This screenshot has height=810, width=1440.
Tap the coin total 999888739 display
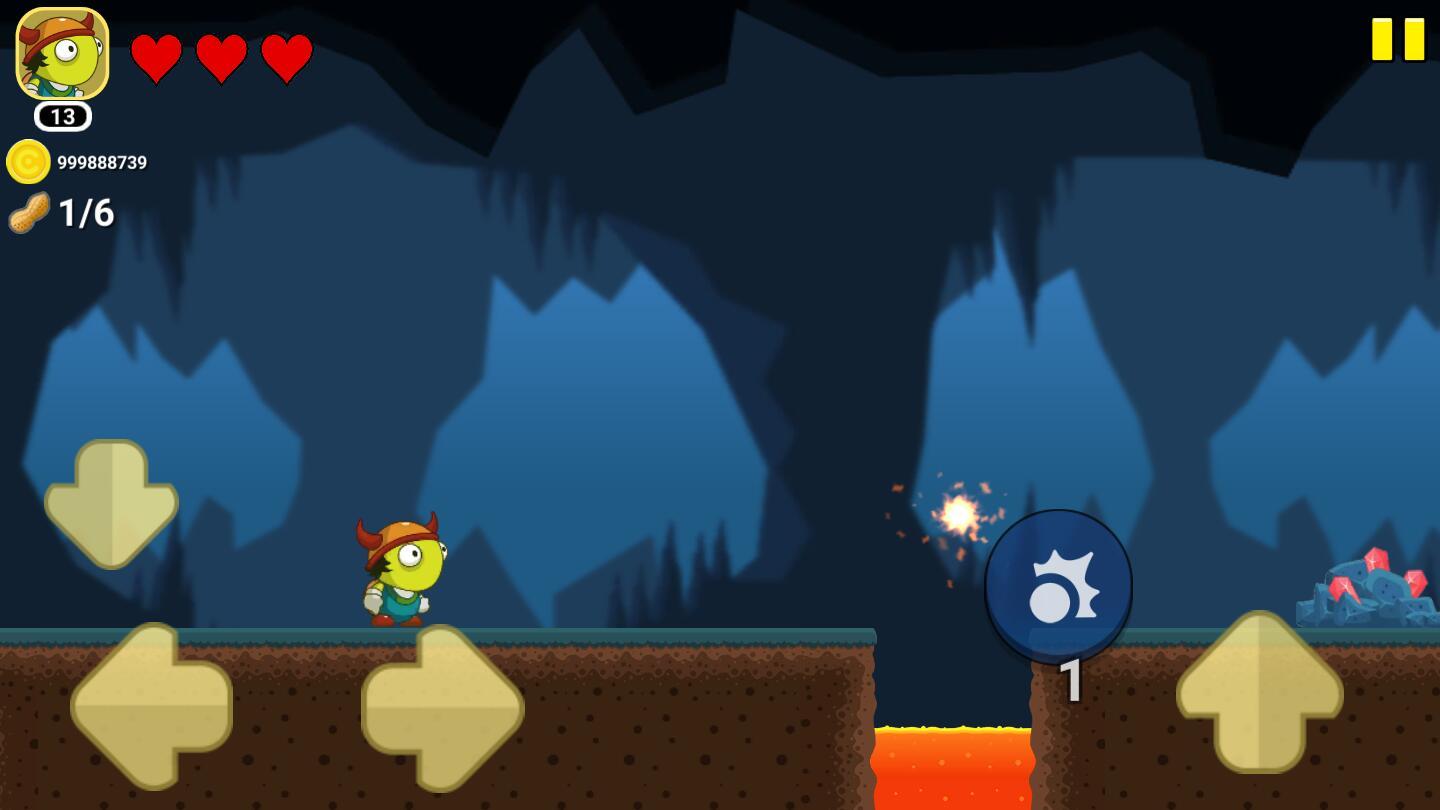(x=103, y=161)
